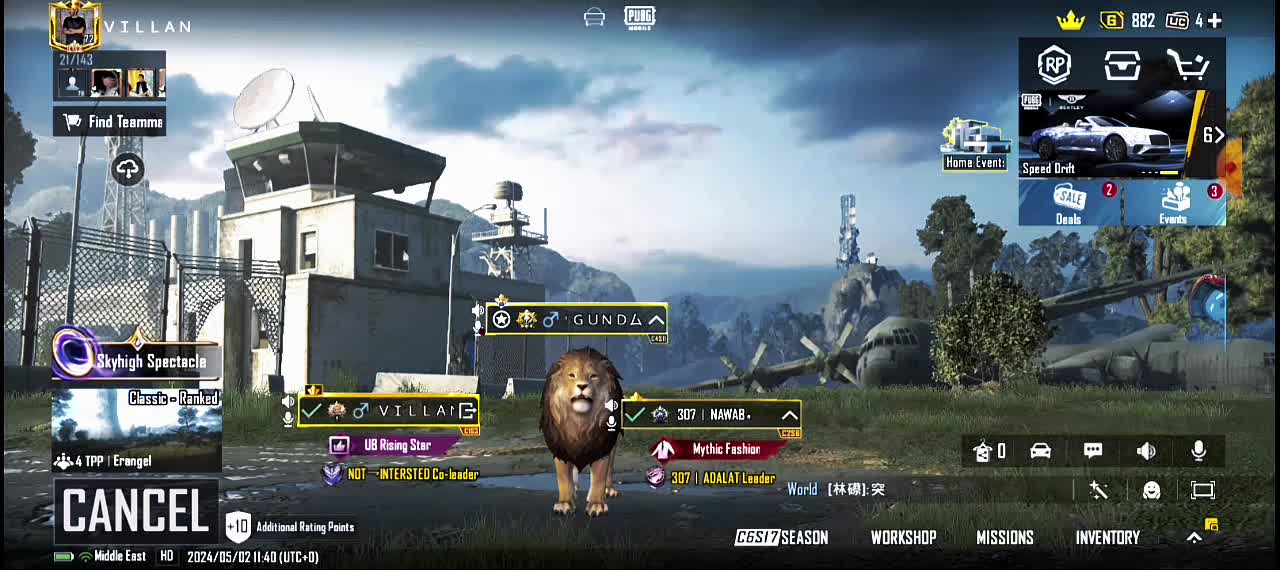Open the Missions menu
This screenshot has width=1280, height=570.
pos(1005,538)
